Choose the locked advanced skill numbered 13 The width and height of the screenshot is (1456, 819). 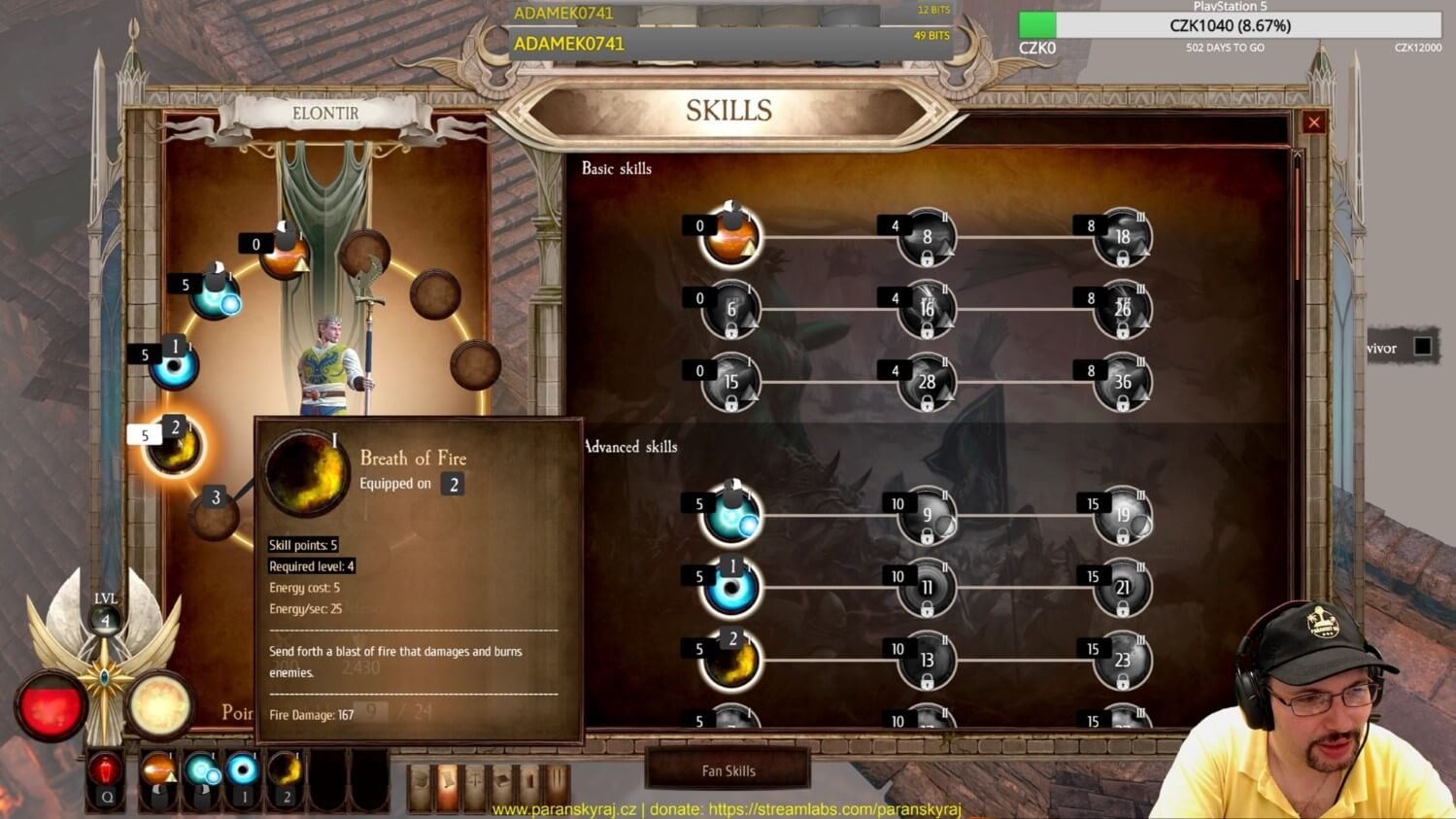coord(927,661)
